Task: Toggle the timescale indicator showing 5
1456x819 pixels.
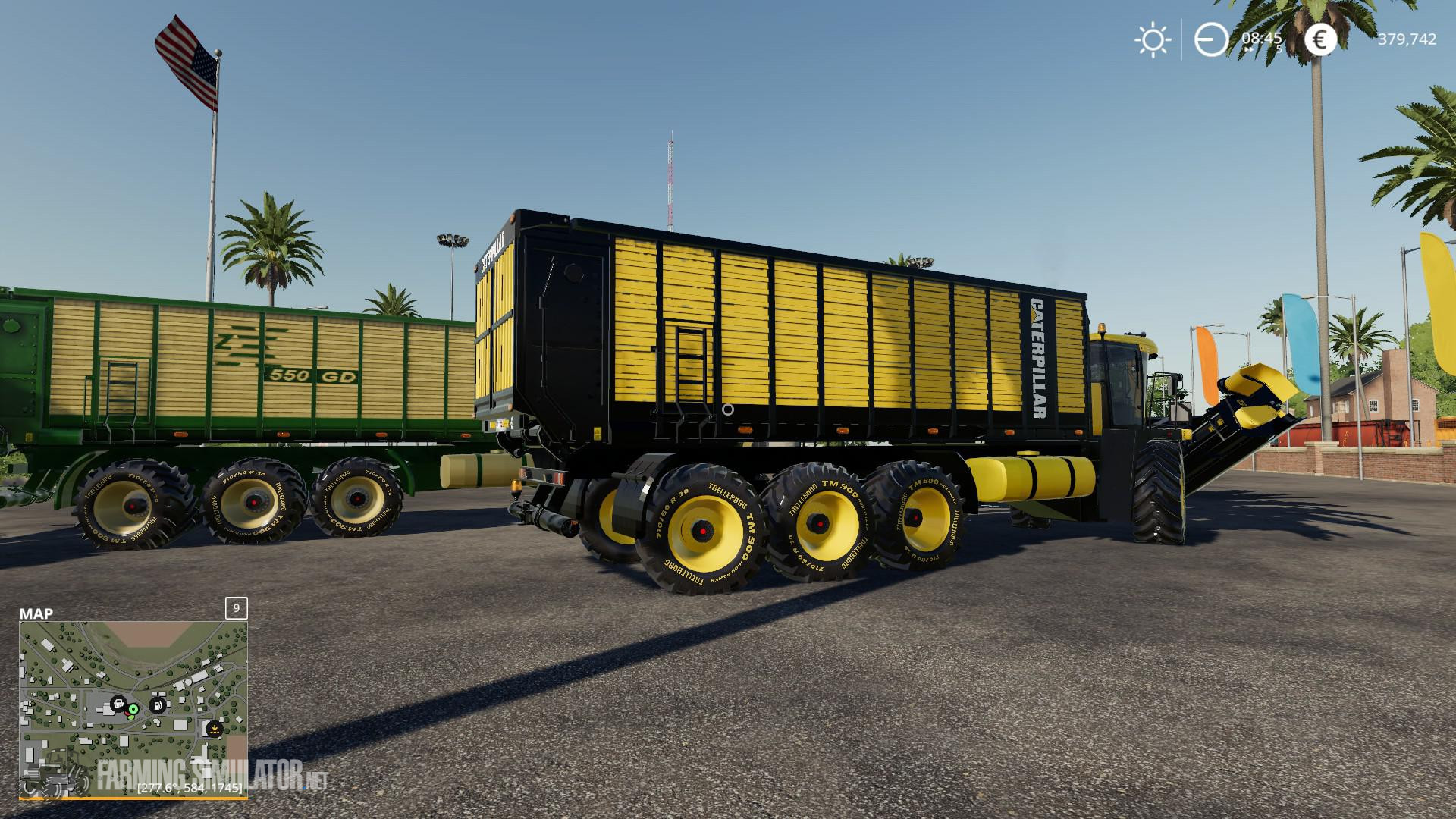Action: (1279, 49)
